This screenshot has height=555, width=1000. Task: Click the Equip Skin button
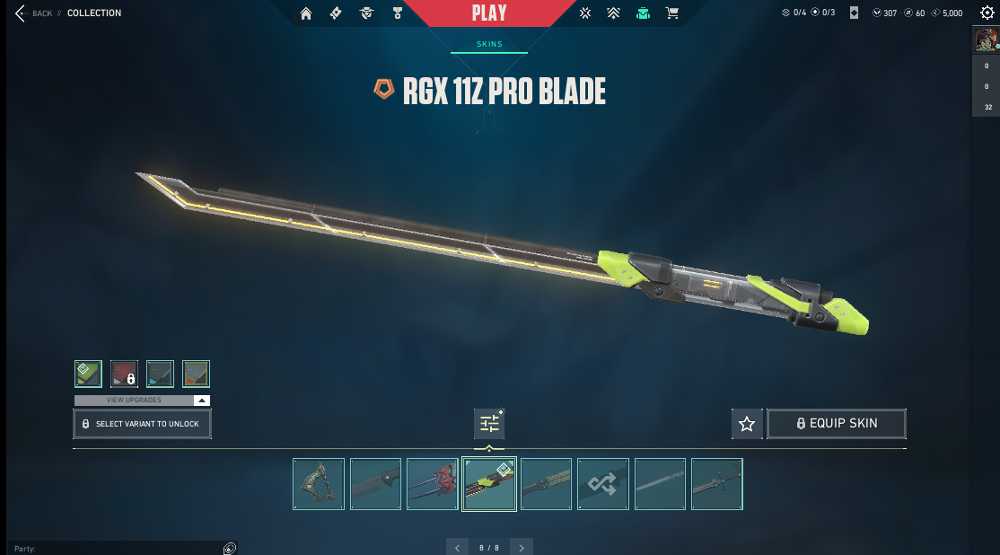pos(836,424)
